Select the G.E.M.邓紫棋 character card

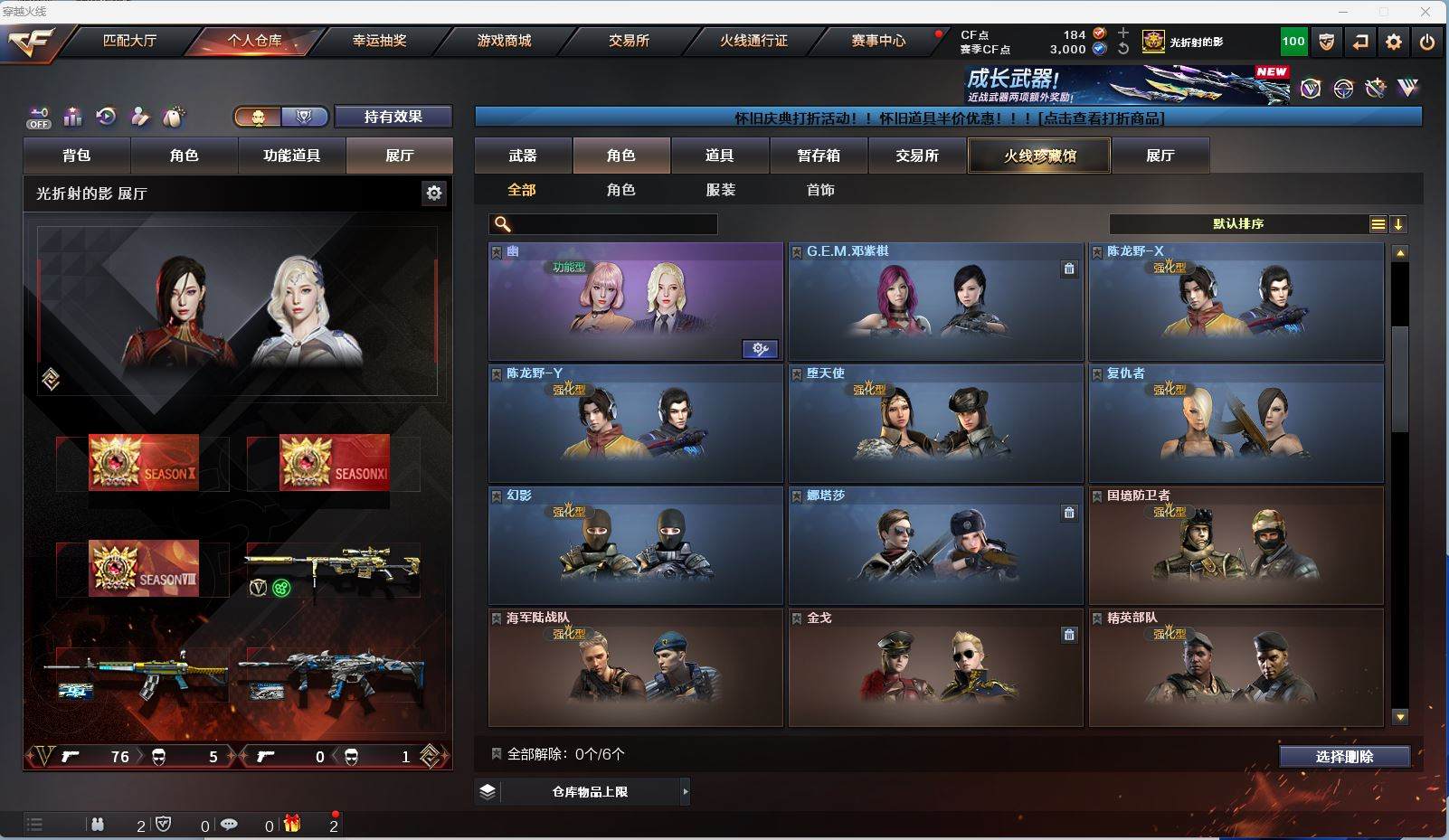click(935, 301)
